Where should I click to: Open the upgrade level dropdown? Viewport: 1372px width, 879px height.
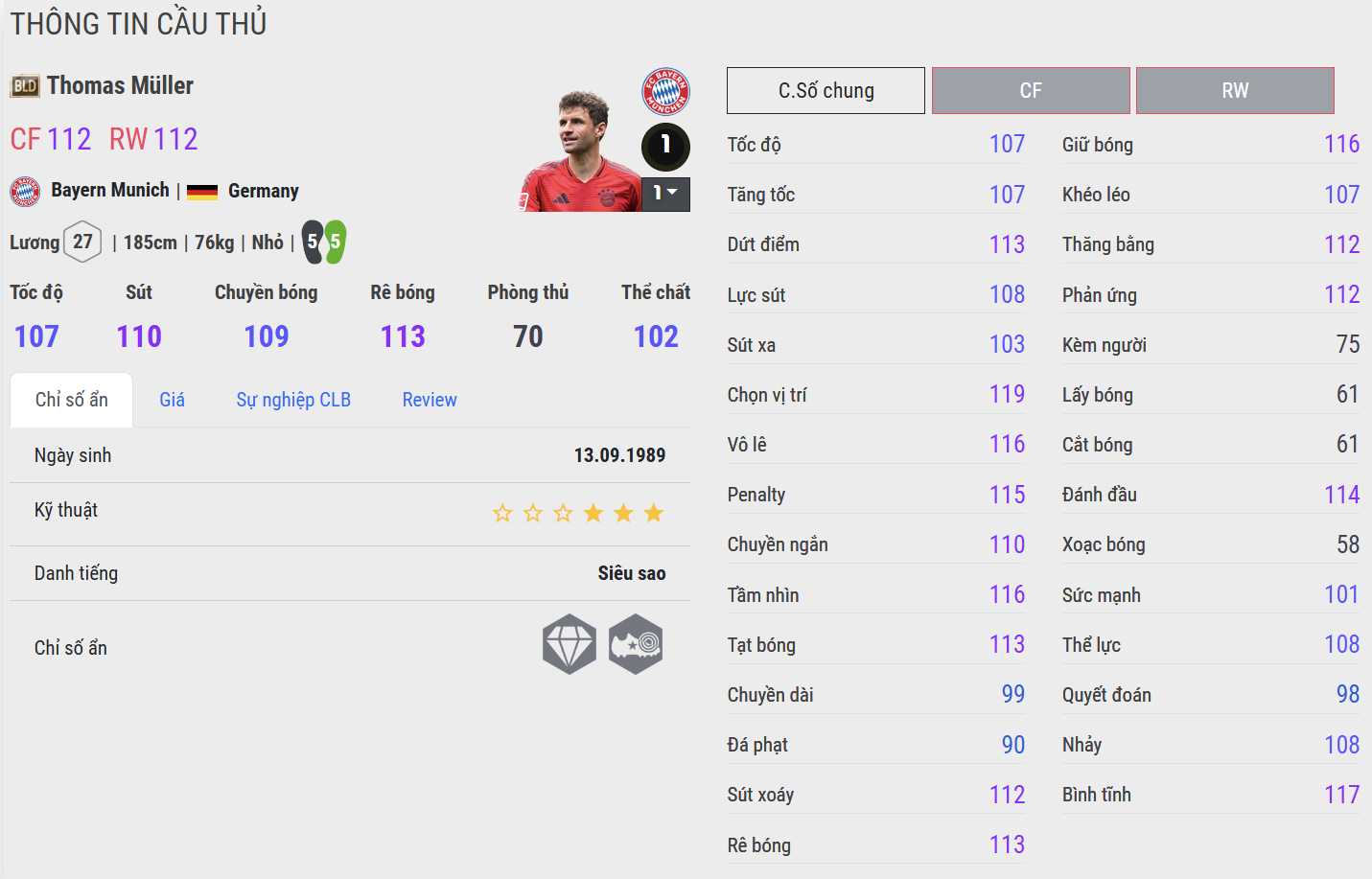[665, 194]
